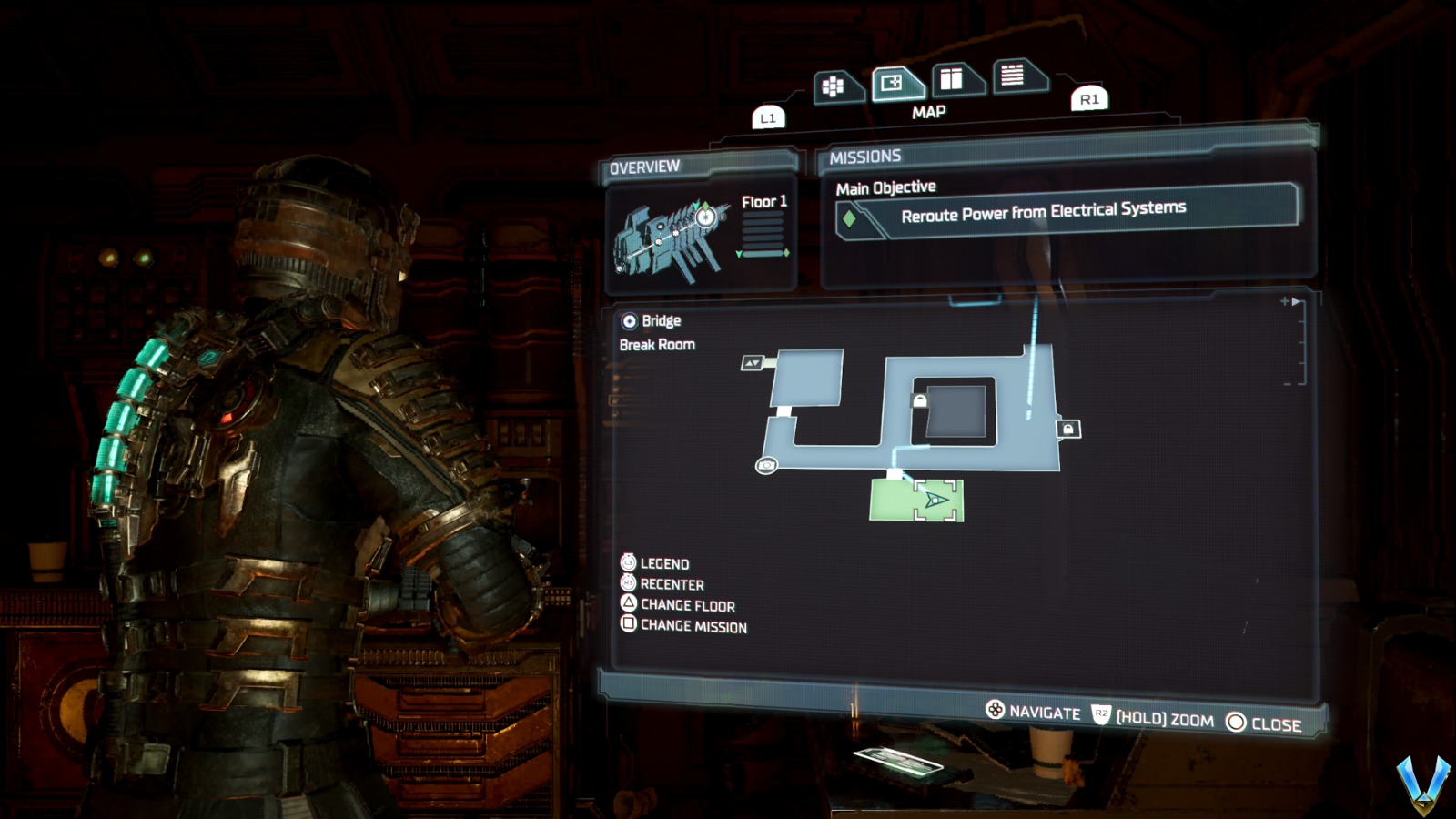The height and width of the screenshot is (819, 1456).
Task: Switch tabs with the L1 button
Action: pyautogui.click(x=769, y=116)
